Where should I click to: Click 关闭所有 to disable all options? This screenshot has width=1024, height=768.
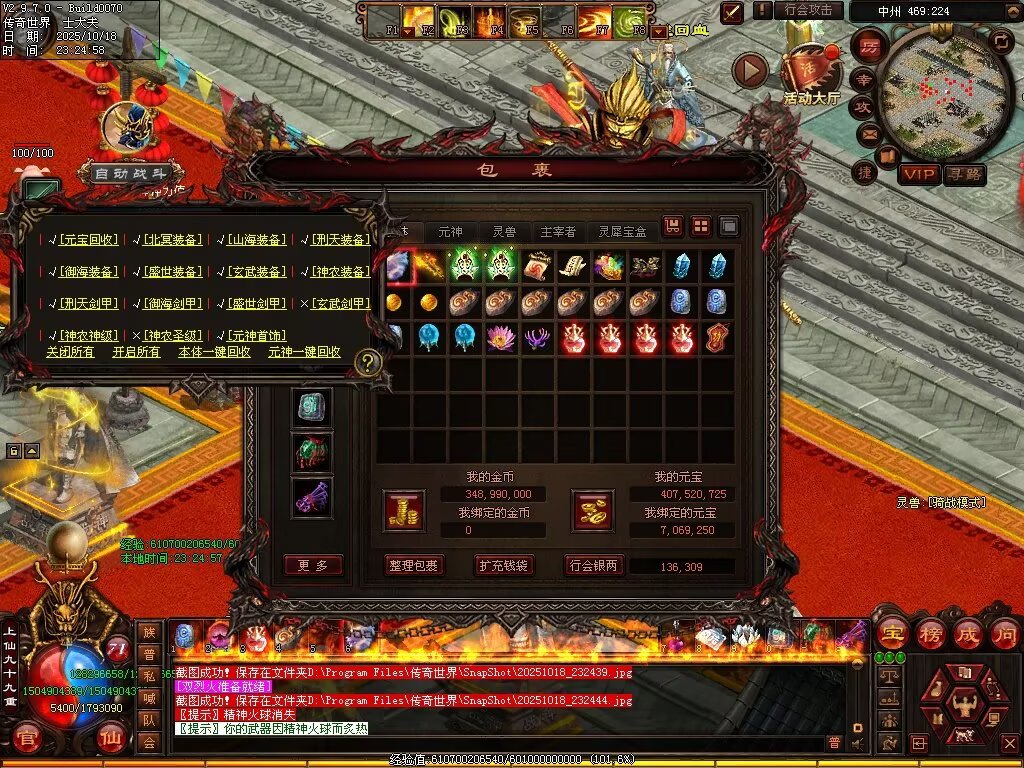pyautogui.click(x=70, y=352)
